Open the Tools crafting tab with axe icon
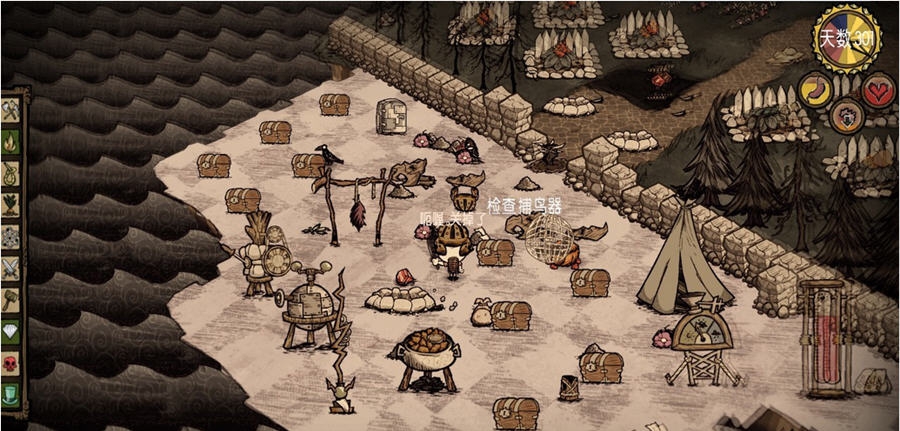 point(11,112)
